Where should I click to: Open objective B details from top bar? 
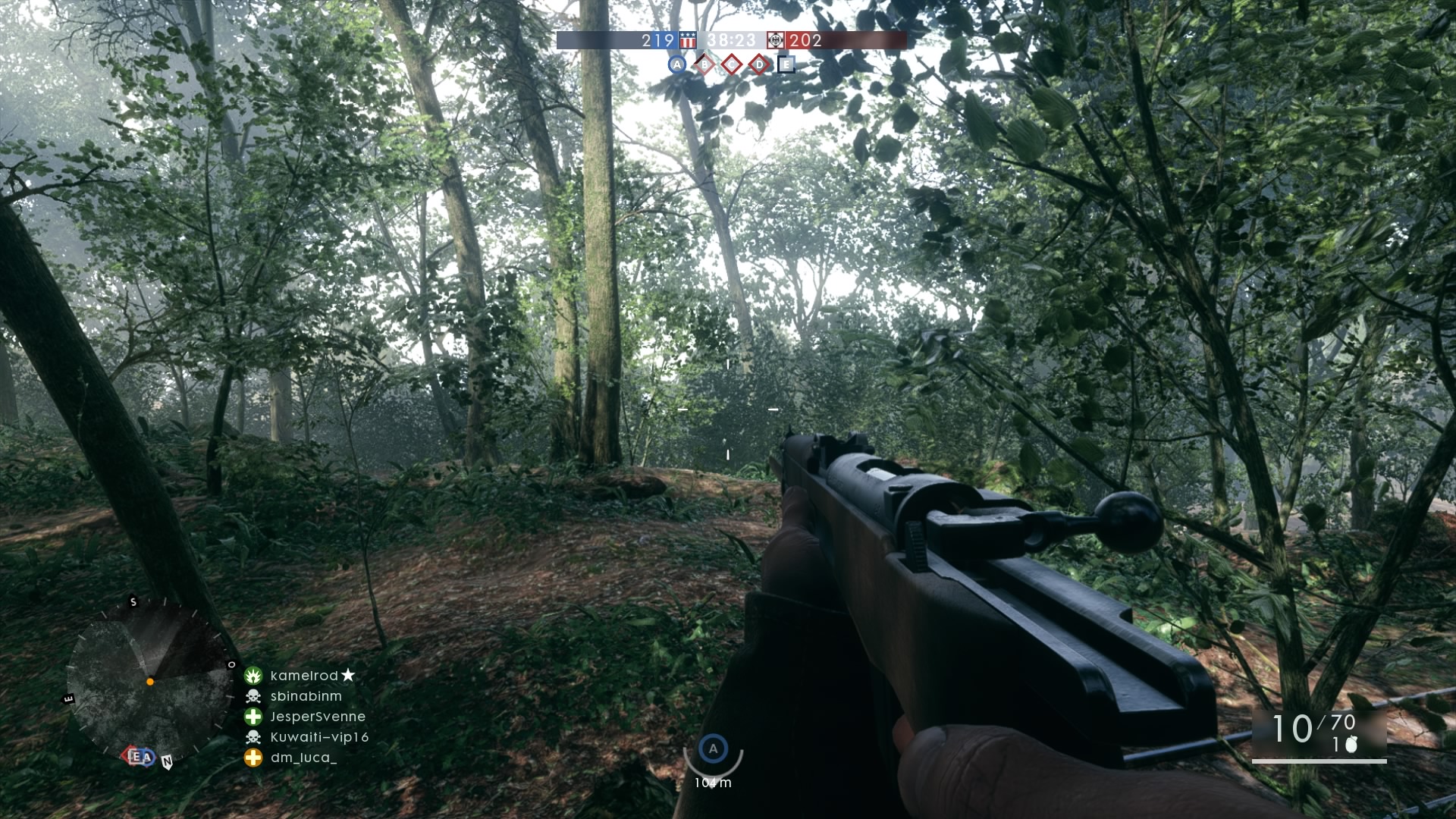704,66
